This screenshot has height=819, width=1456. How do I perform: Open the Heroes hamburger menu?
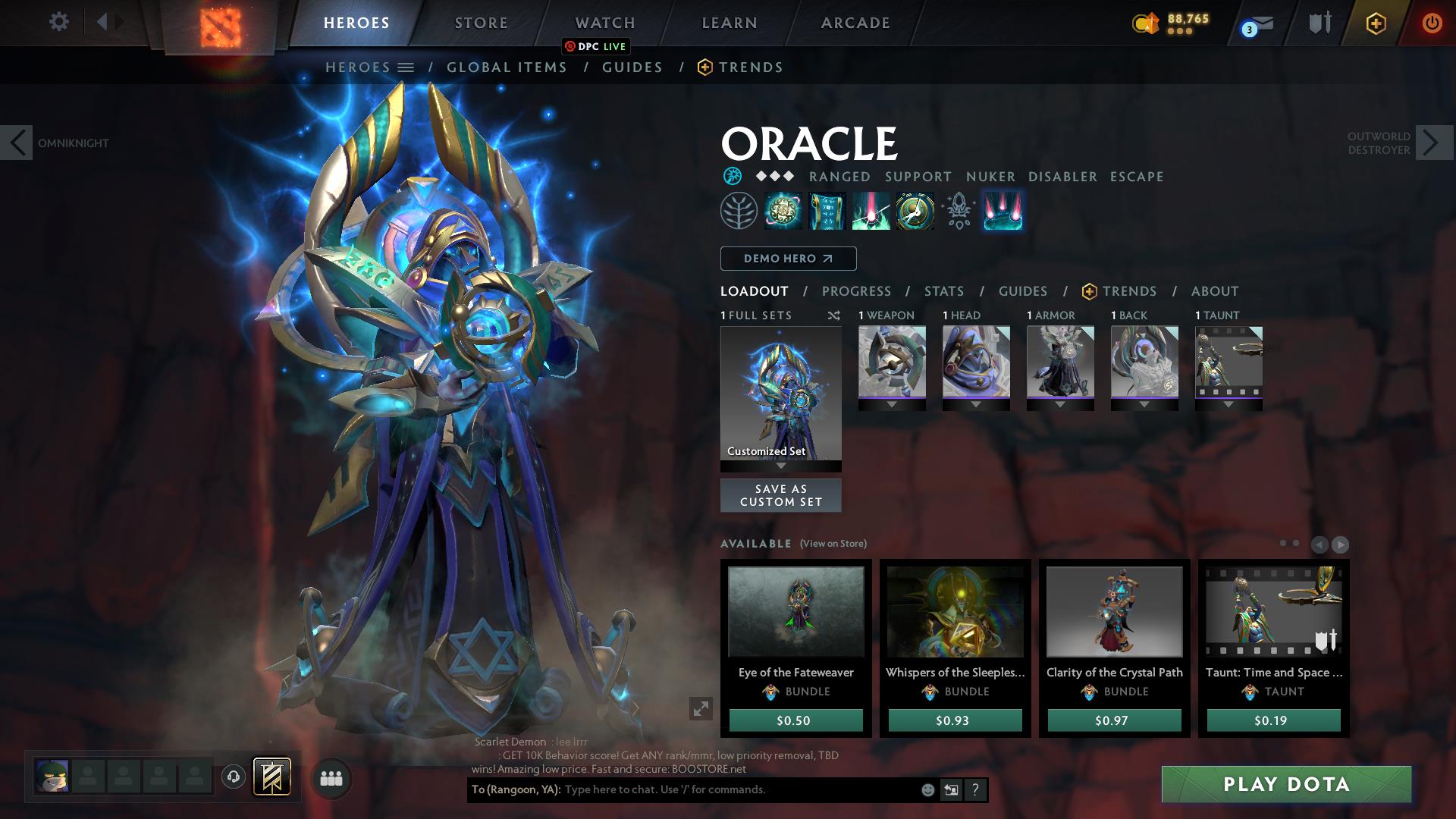tap(407, 67)
